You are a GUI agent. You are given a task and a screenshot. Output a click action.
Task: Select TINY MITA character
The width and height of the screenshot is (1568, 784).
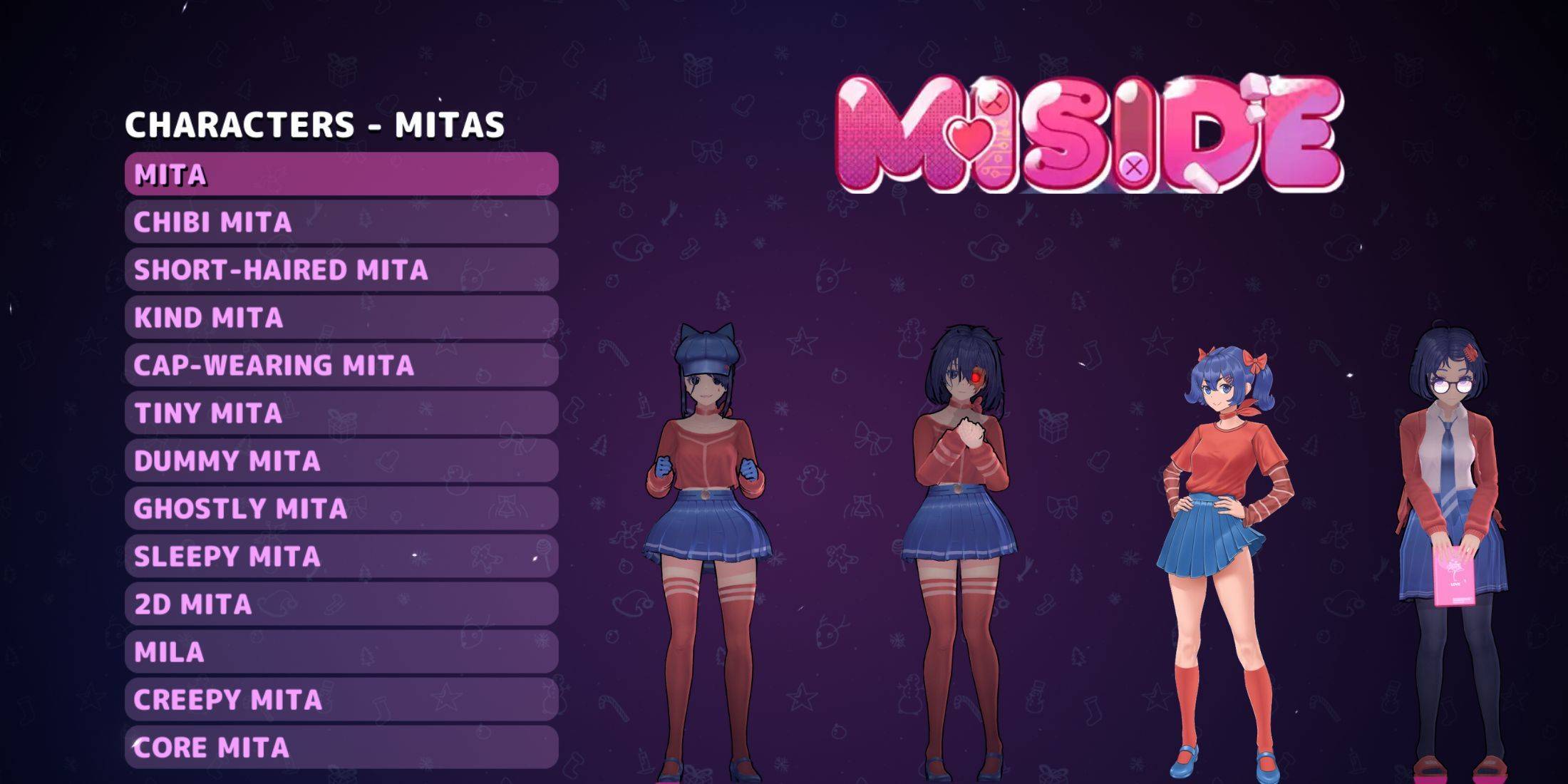[x=342, y=413]
